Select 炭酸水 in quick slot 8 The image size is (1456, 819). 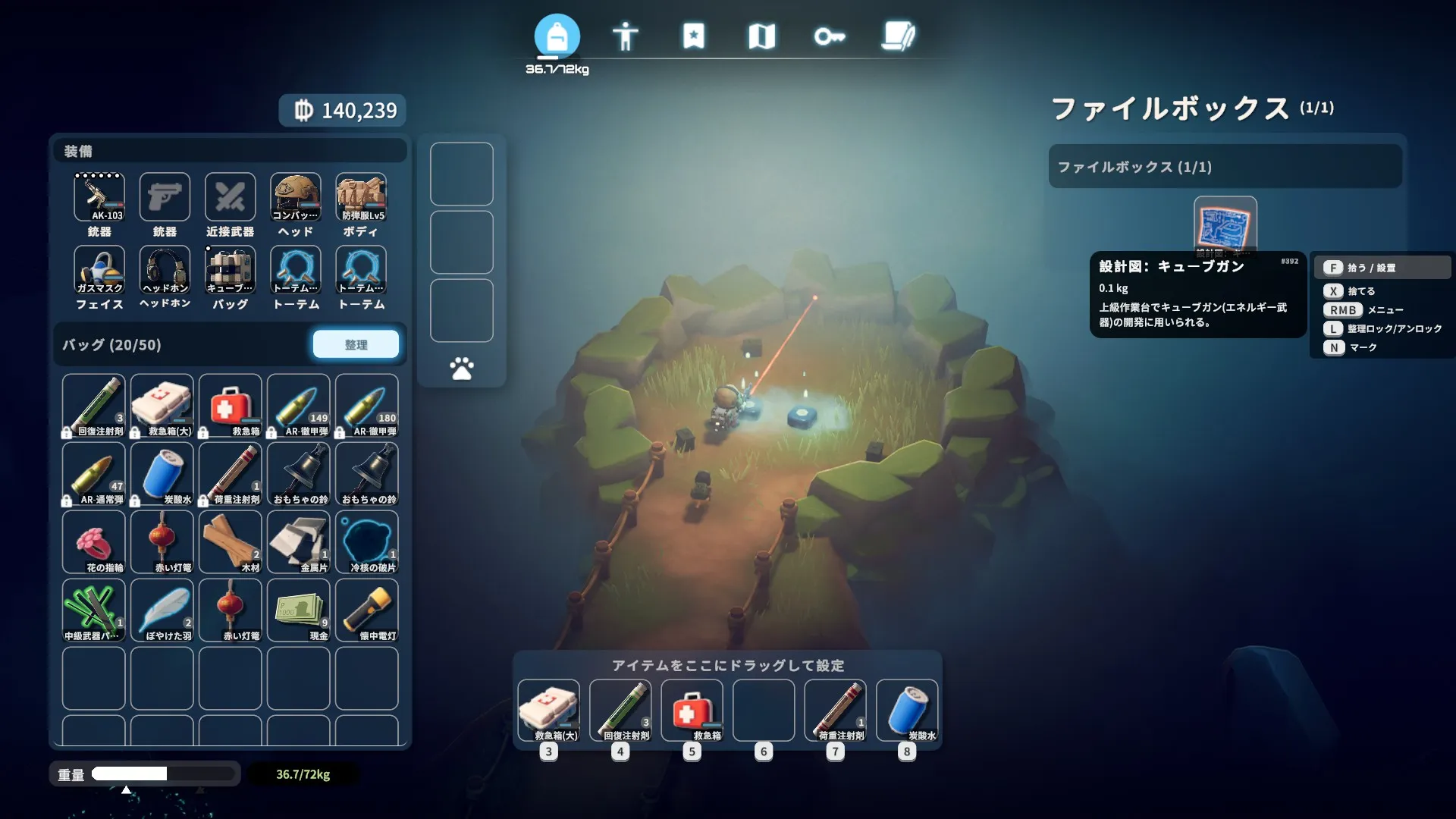(x=907, y=710)
